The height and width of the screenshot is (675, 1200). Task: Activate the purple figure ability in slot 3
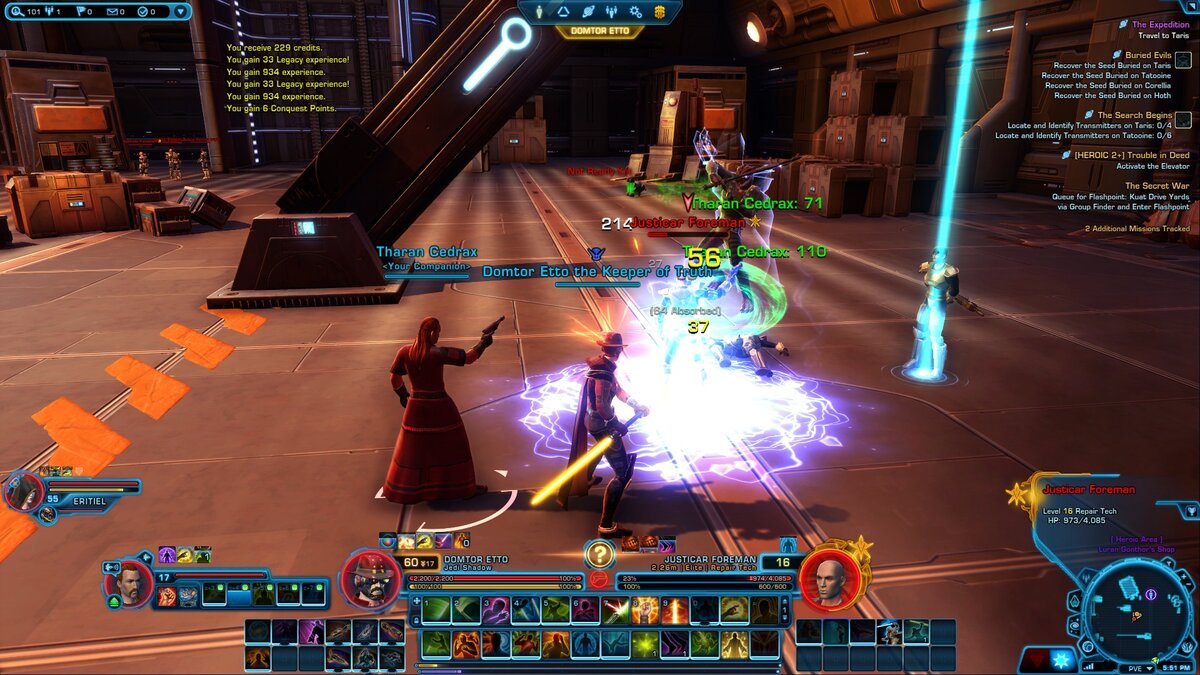click(497, 609)
